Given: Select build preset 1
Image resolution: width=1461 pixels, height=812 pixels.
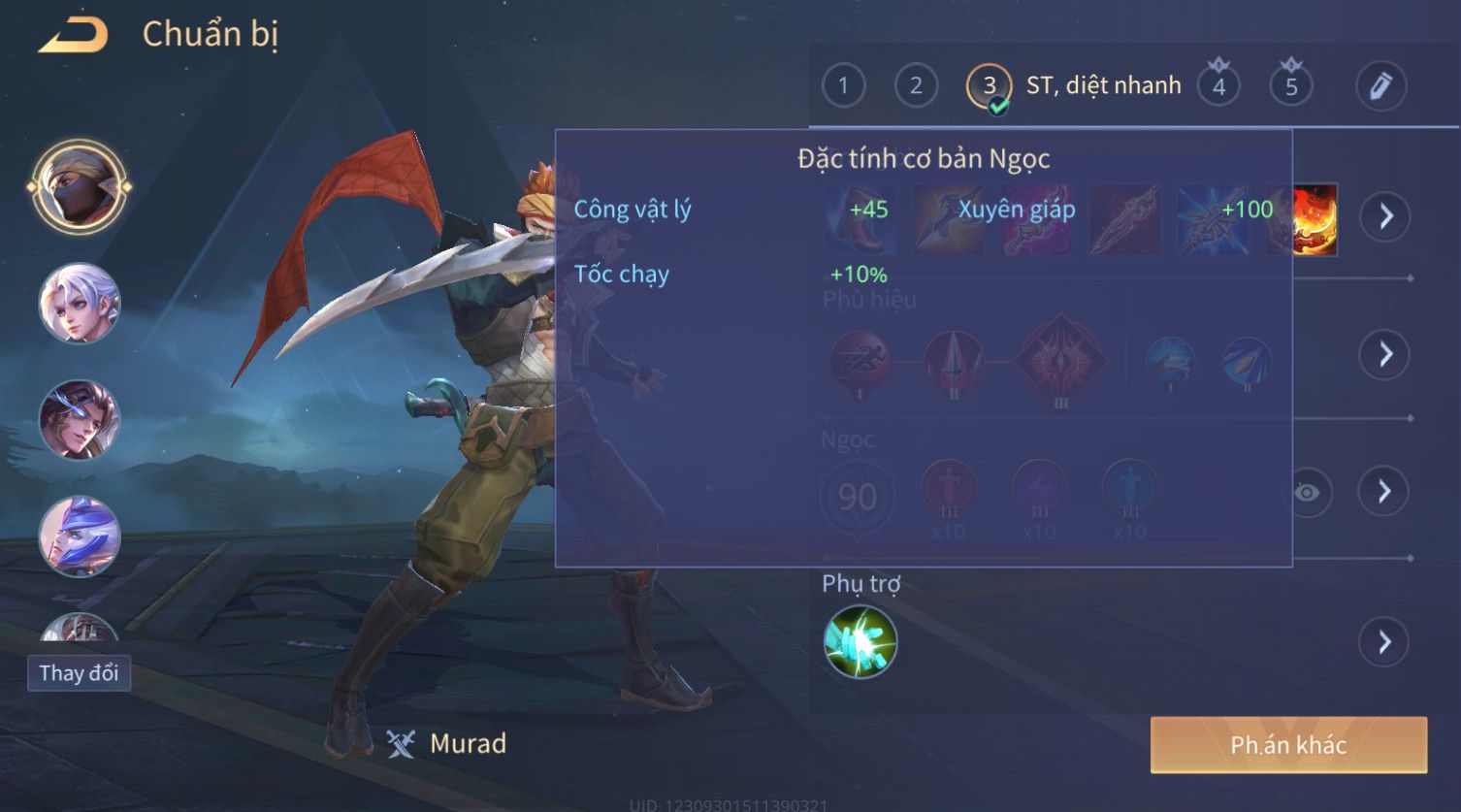Looking at the screenshot, I should 843,86.
